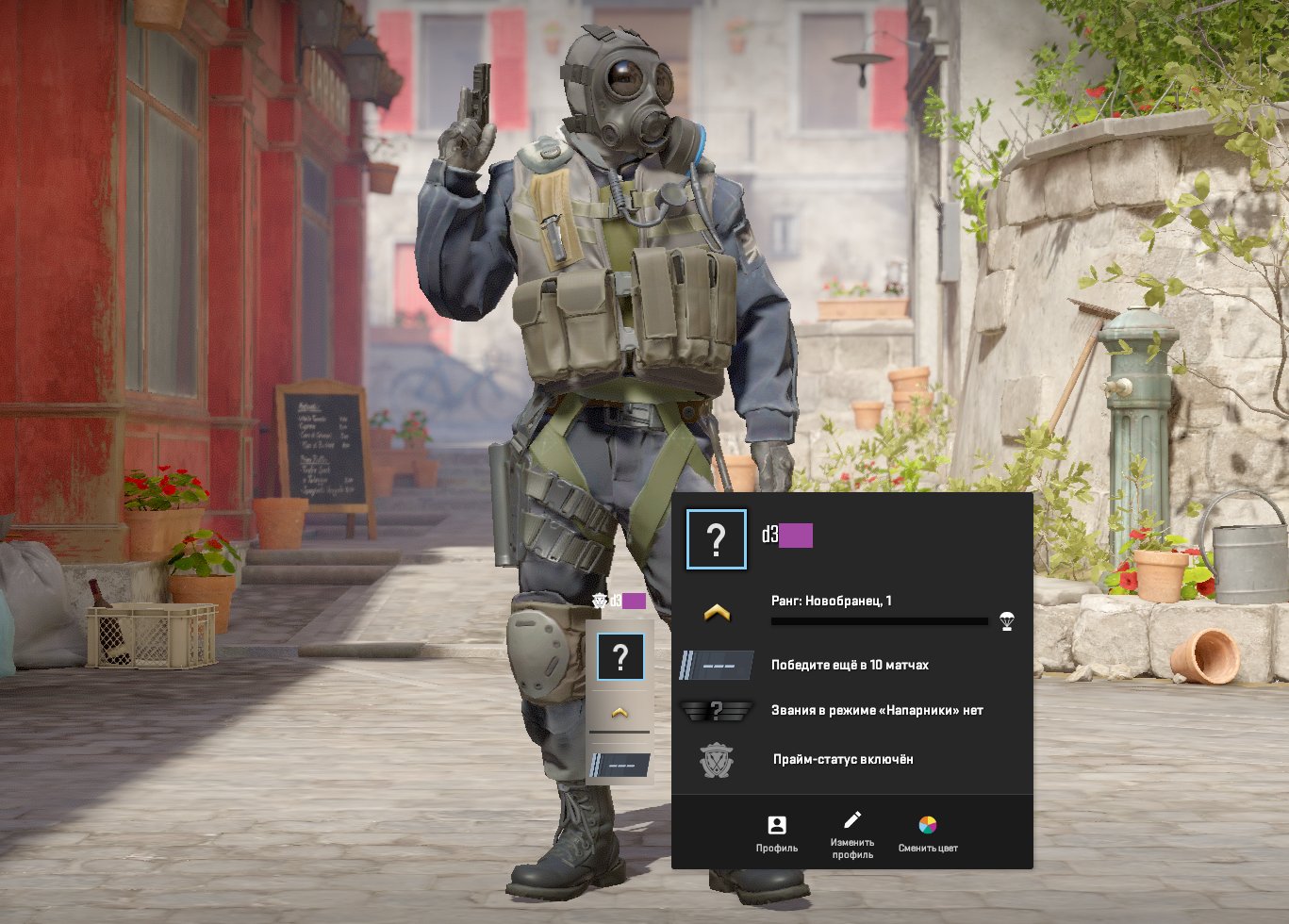Viewport: 1289px width, 924px height.
Task: Open the Профиль button
Action: point(775,834)
